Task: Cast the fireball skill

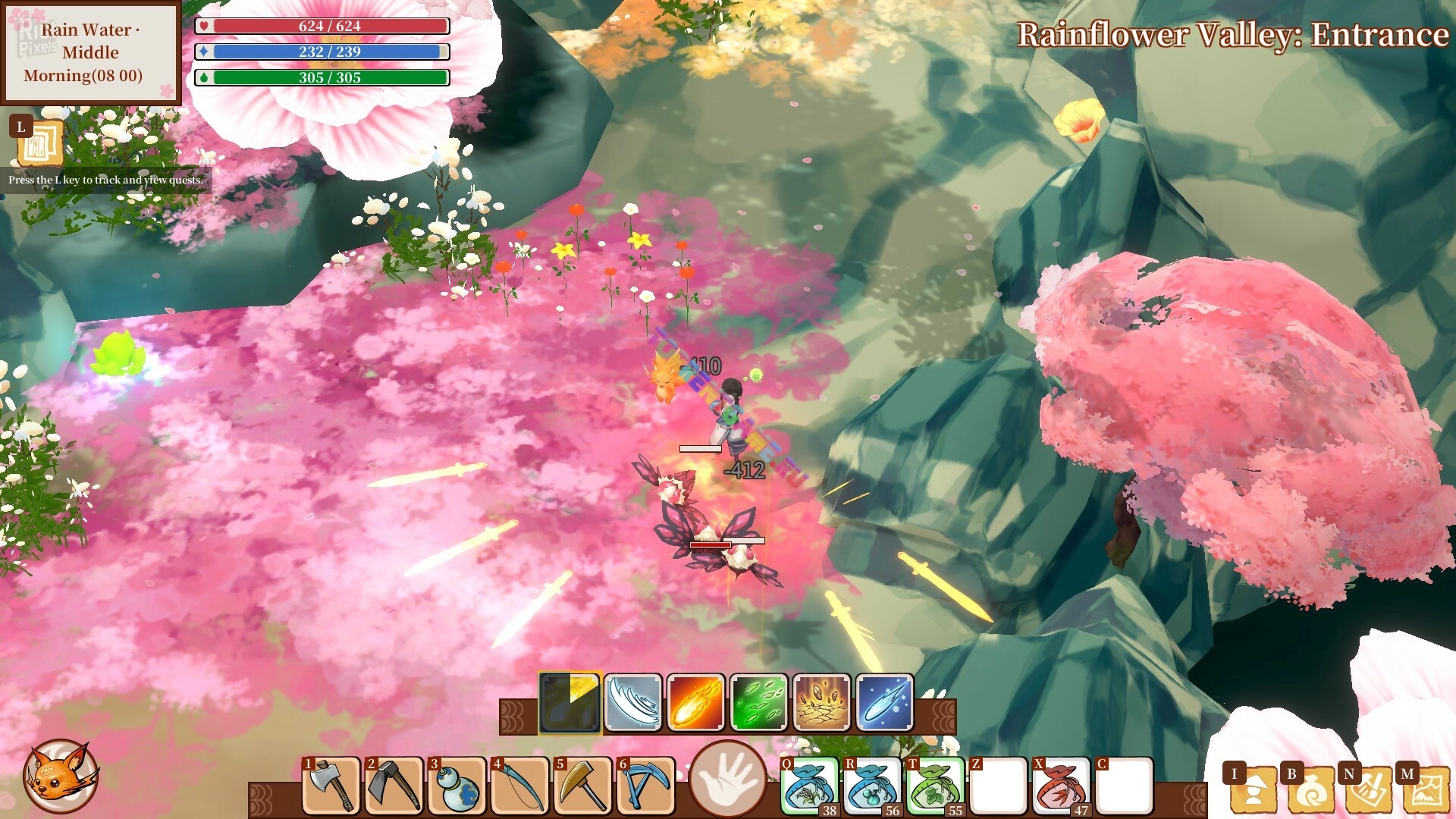Action: click(x=696, y=702)
